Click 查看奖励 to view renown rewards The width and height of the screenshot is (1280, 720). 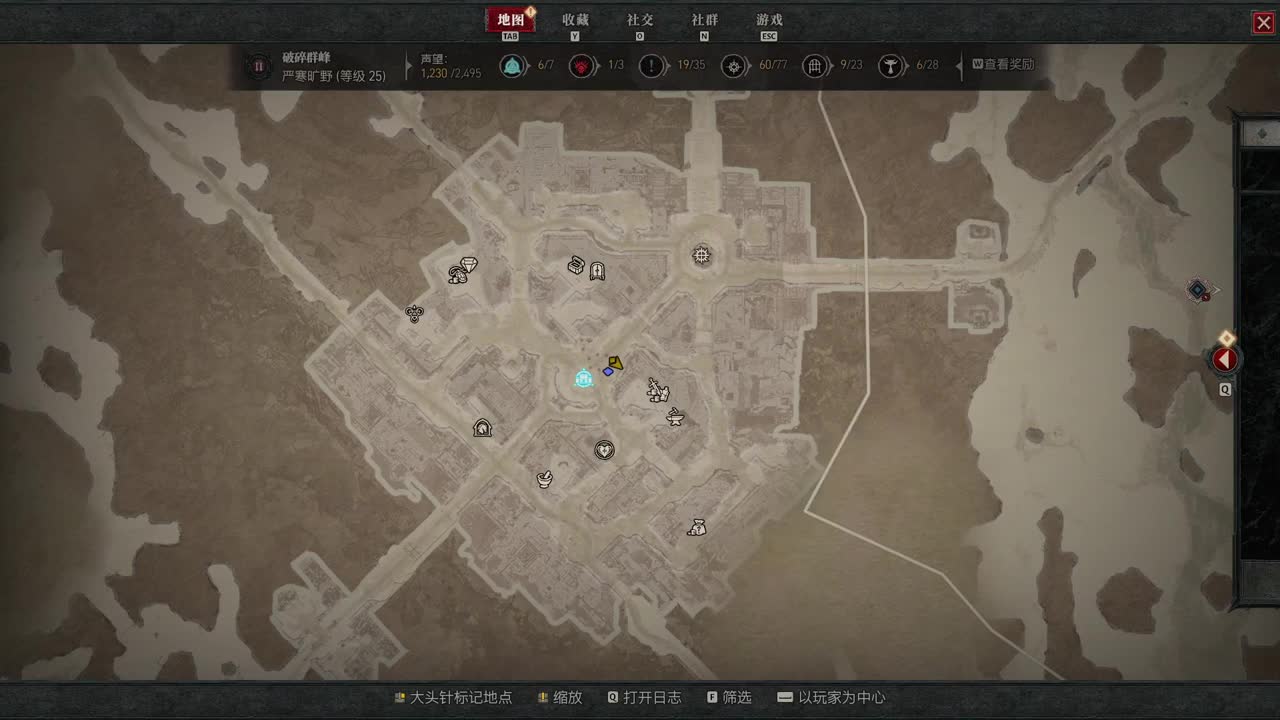pyautogui.click(x=1002, y=65)
